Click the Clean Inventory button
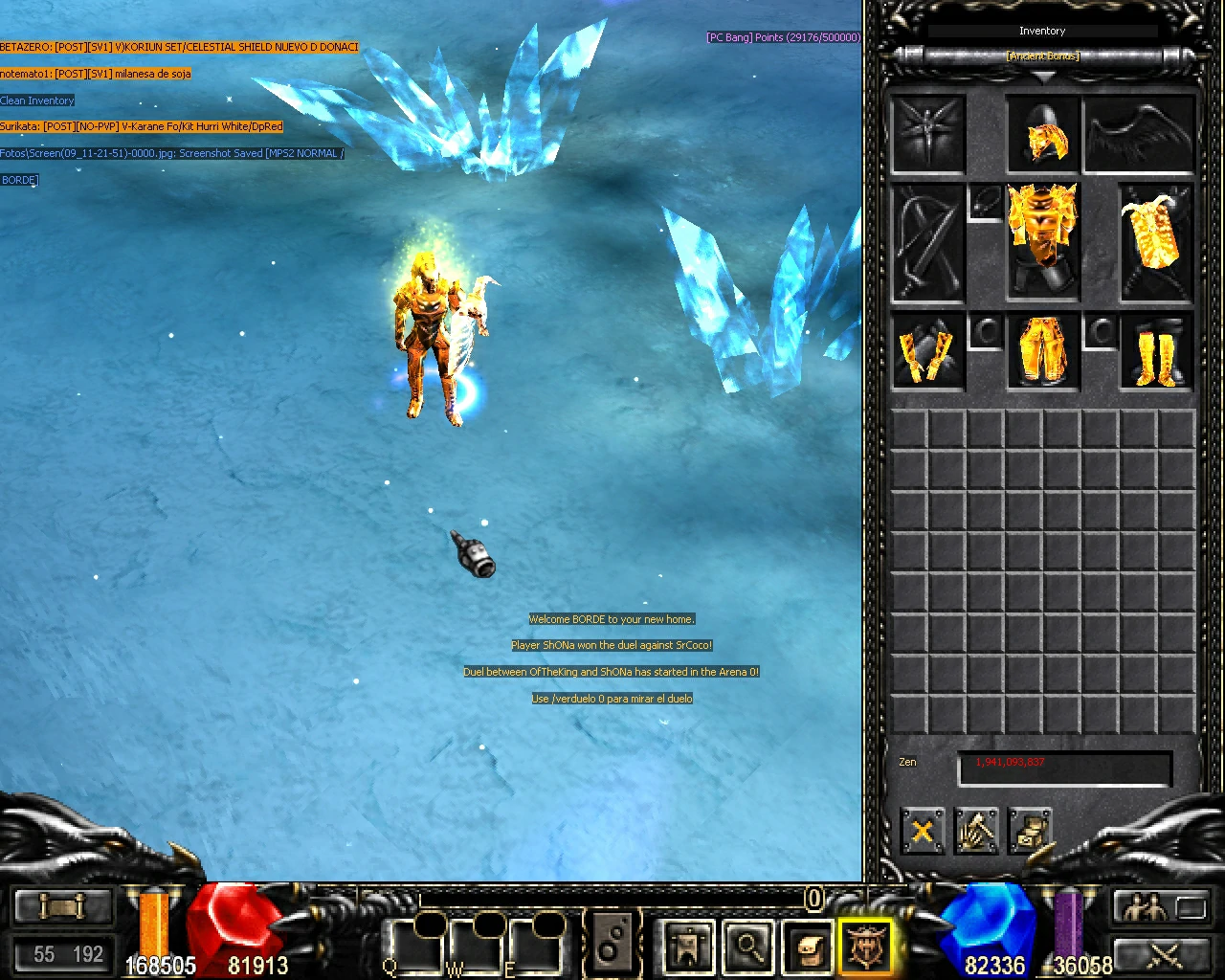 coord(37,100)
